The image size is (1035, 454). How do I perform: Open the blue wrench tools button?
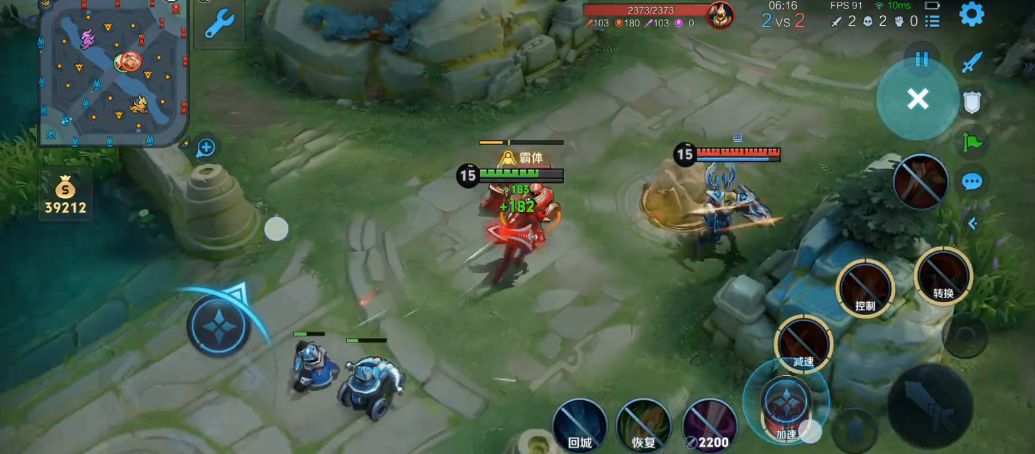tap(219, 23)
